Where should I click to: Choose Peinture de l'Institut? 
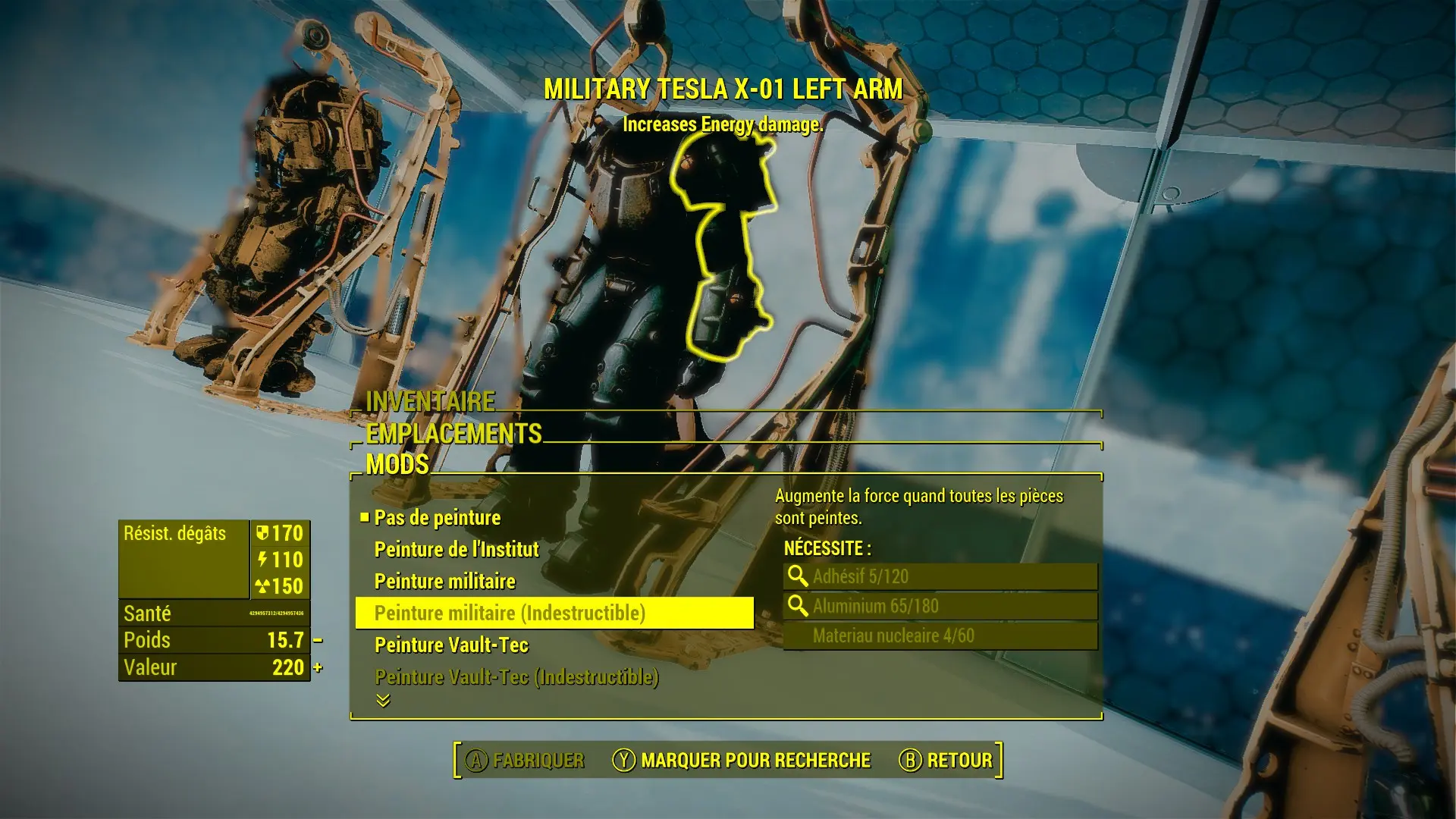[457, 550]
